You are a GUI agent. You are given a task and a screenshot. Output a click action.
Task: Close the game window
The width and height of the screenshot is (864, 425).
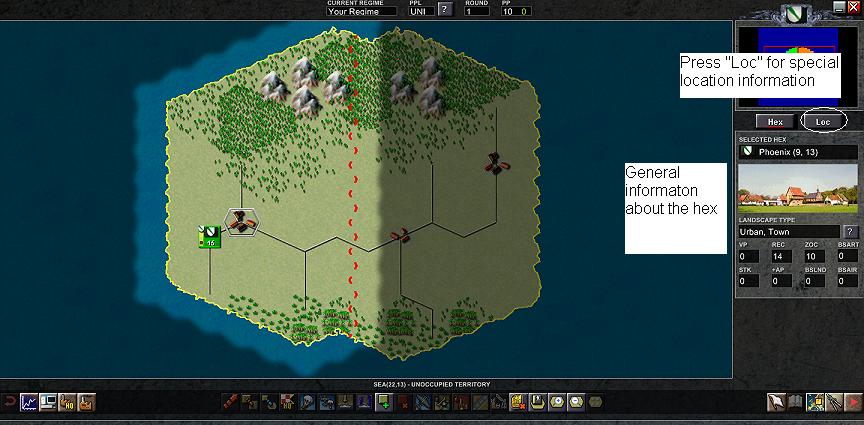[x=853, y=7]
